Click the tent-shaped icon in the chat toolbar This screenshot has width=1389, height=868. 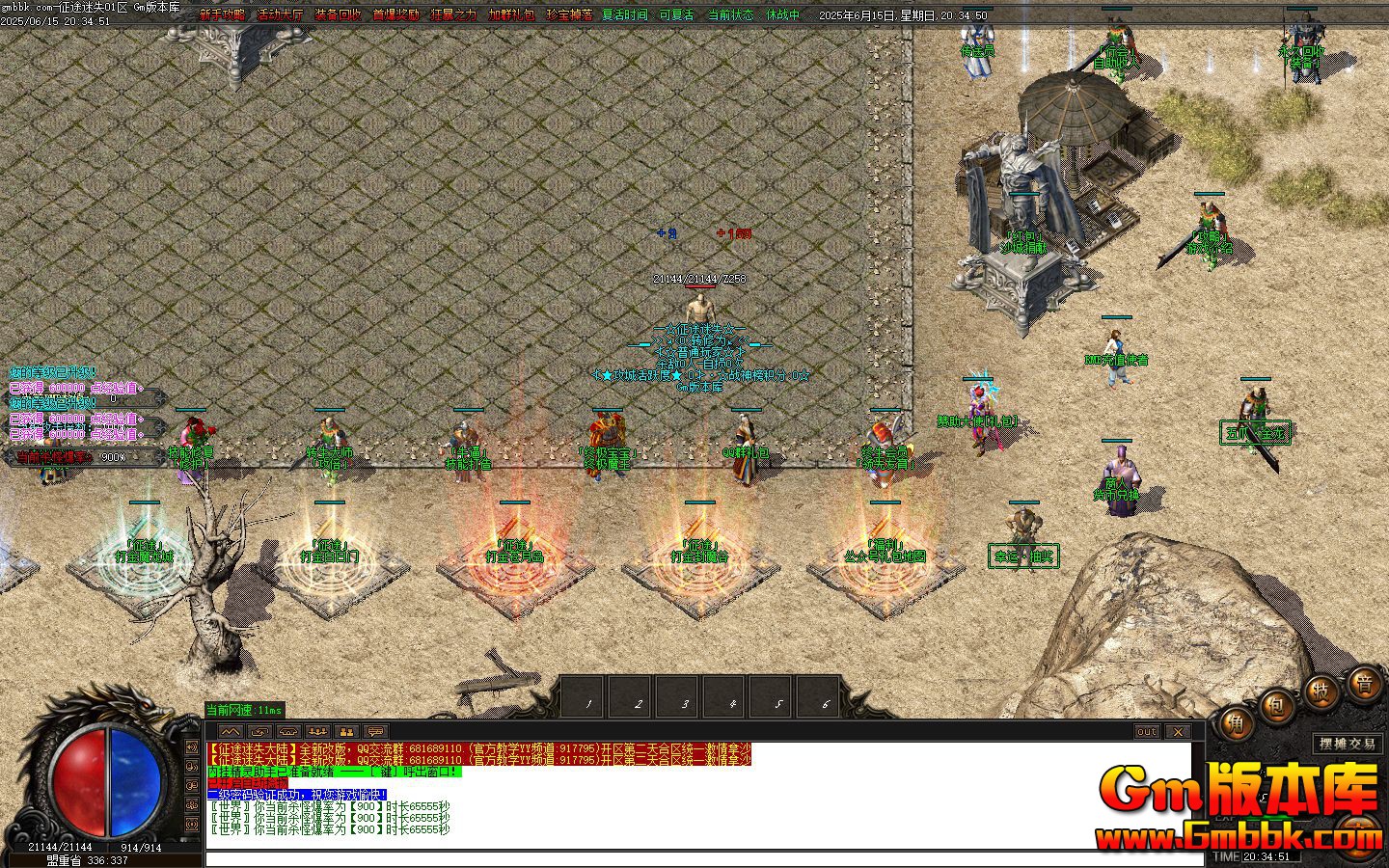286,731
